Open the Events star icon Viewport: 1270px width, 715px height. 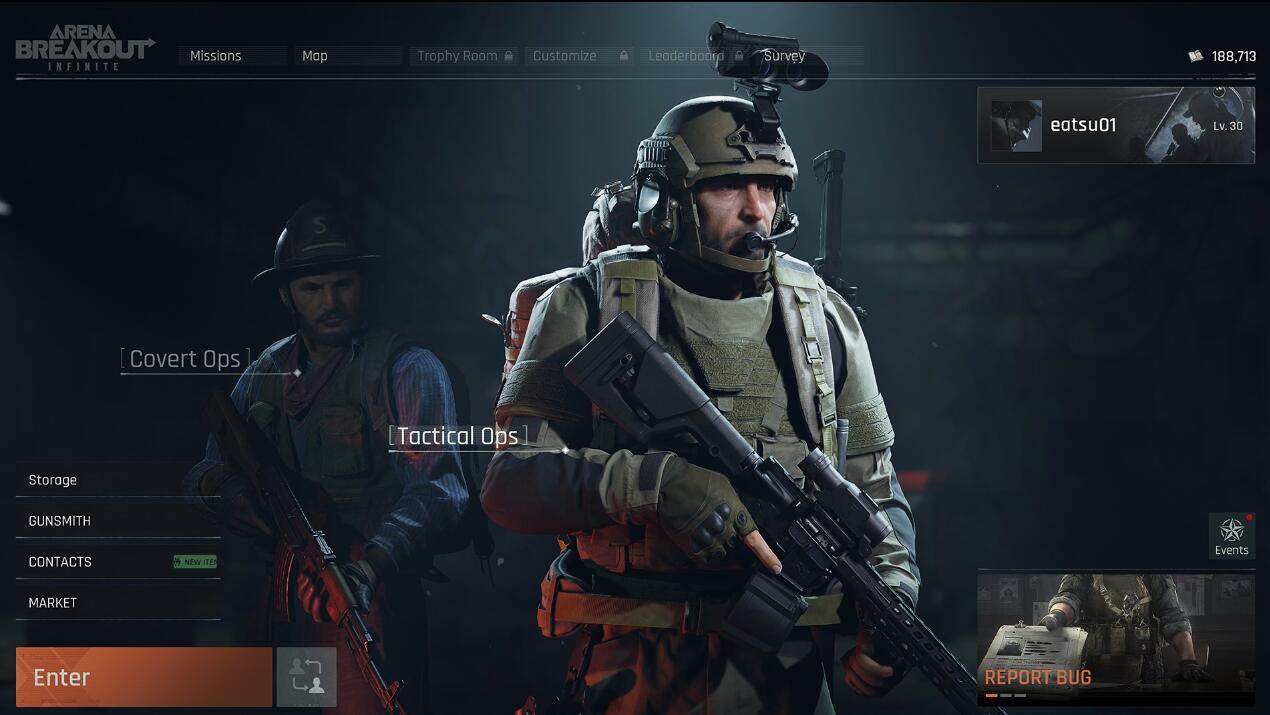[1231, 536]
